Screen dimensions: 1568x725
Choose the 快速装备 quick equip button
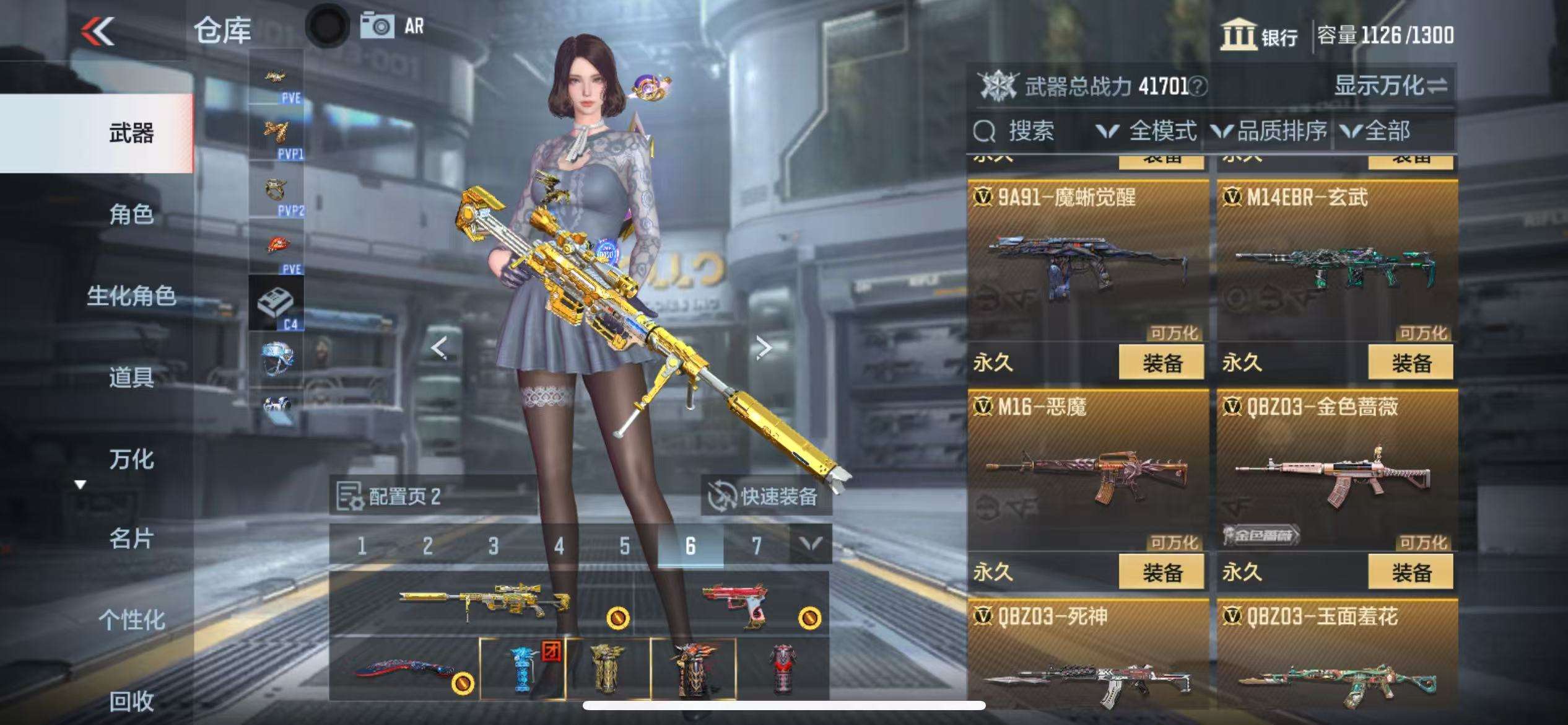767,496
